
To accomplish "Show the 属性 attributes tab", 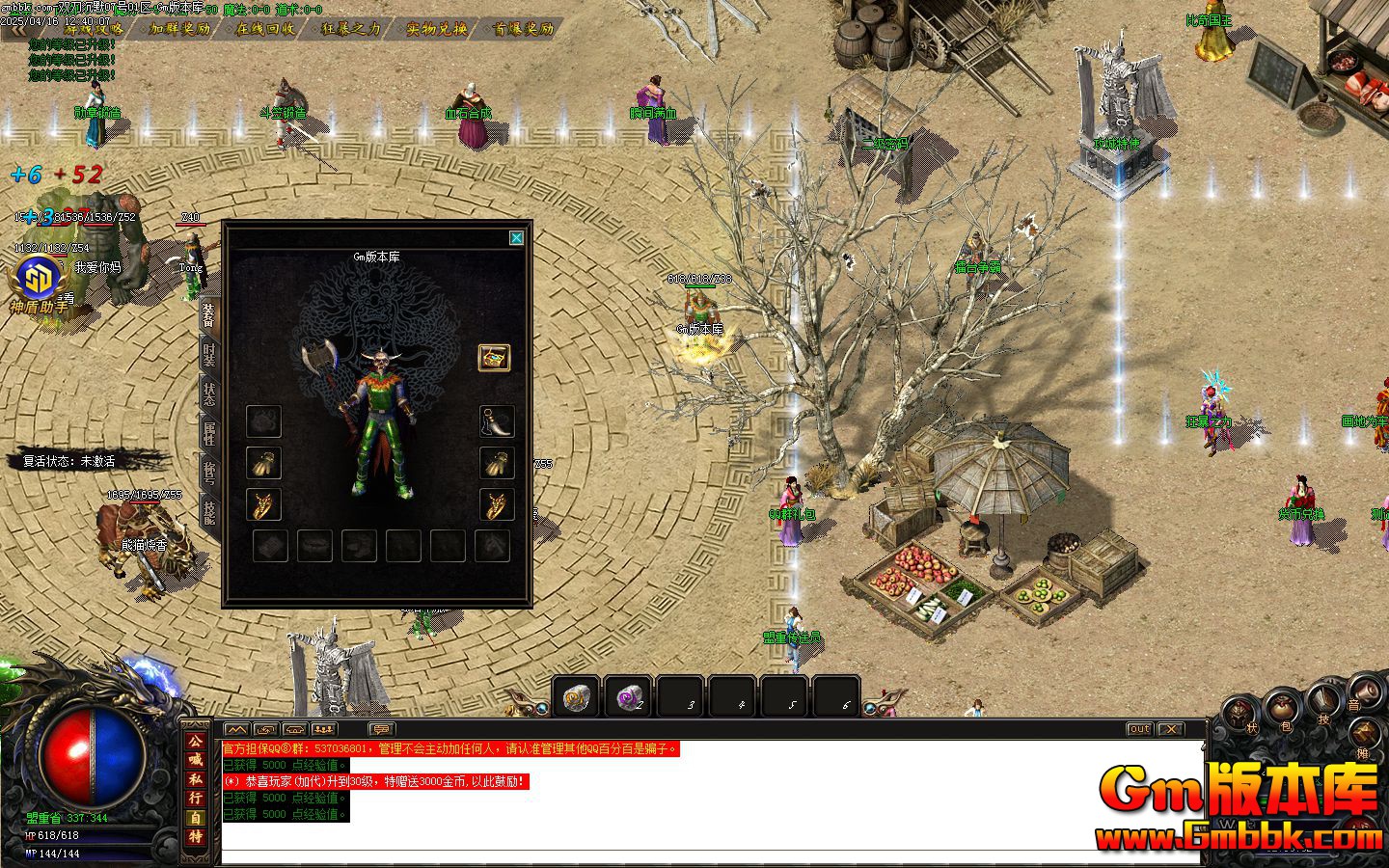I will [x=208, y=433].
